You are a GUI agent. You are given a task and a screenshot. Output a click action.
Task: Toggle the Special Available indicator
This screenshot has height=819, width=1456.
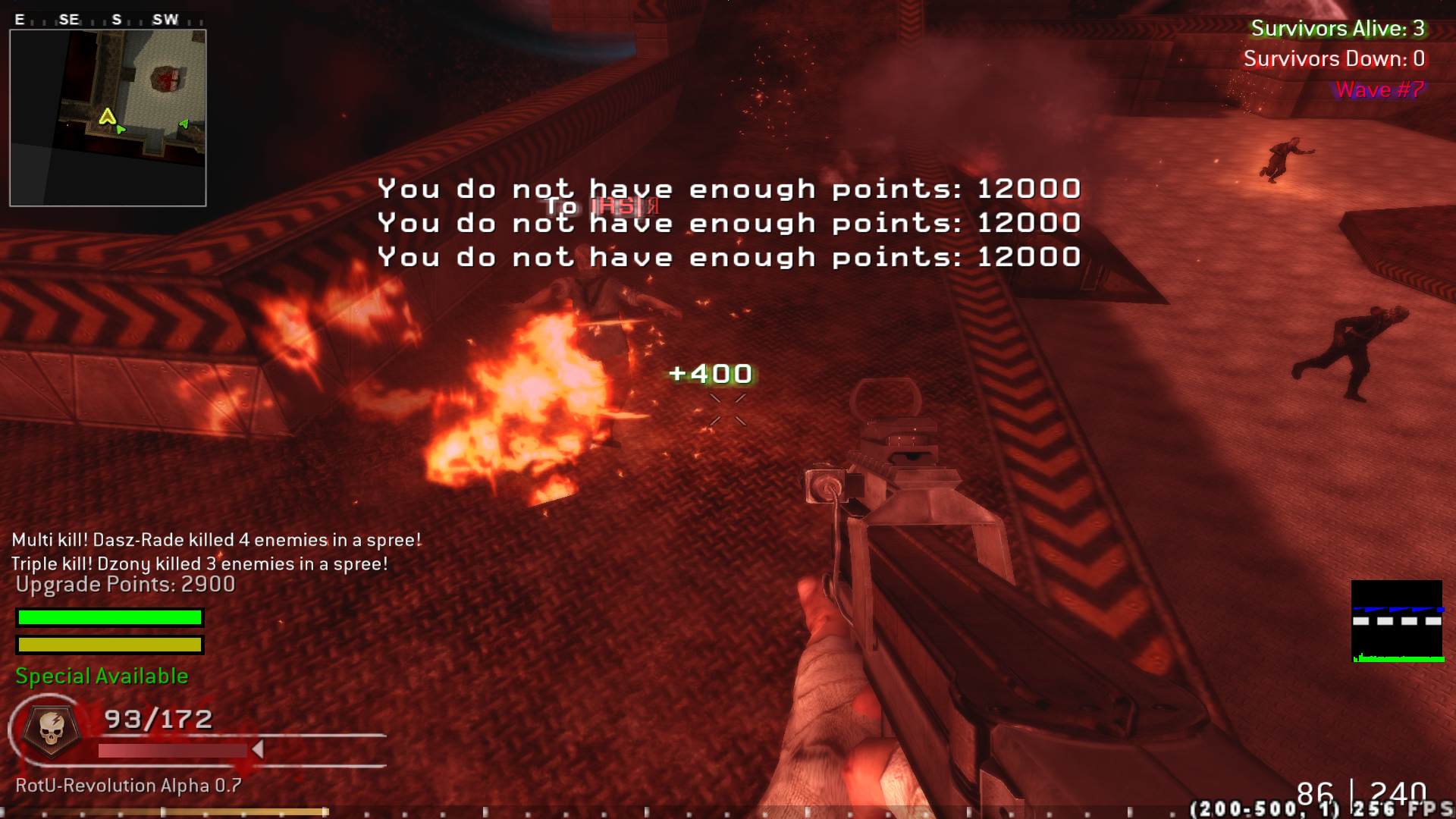(99, 676)
